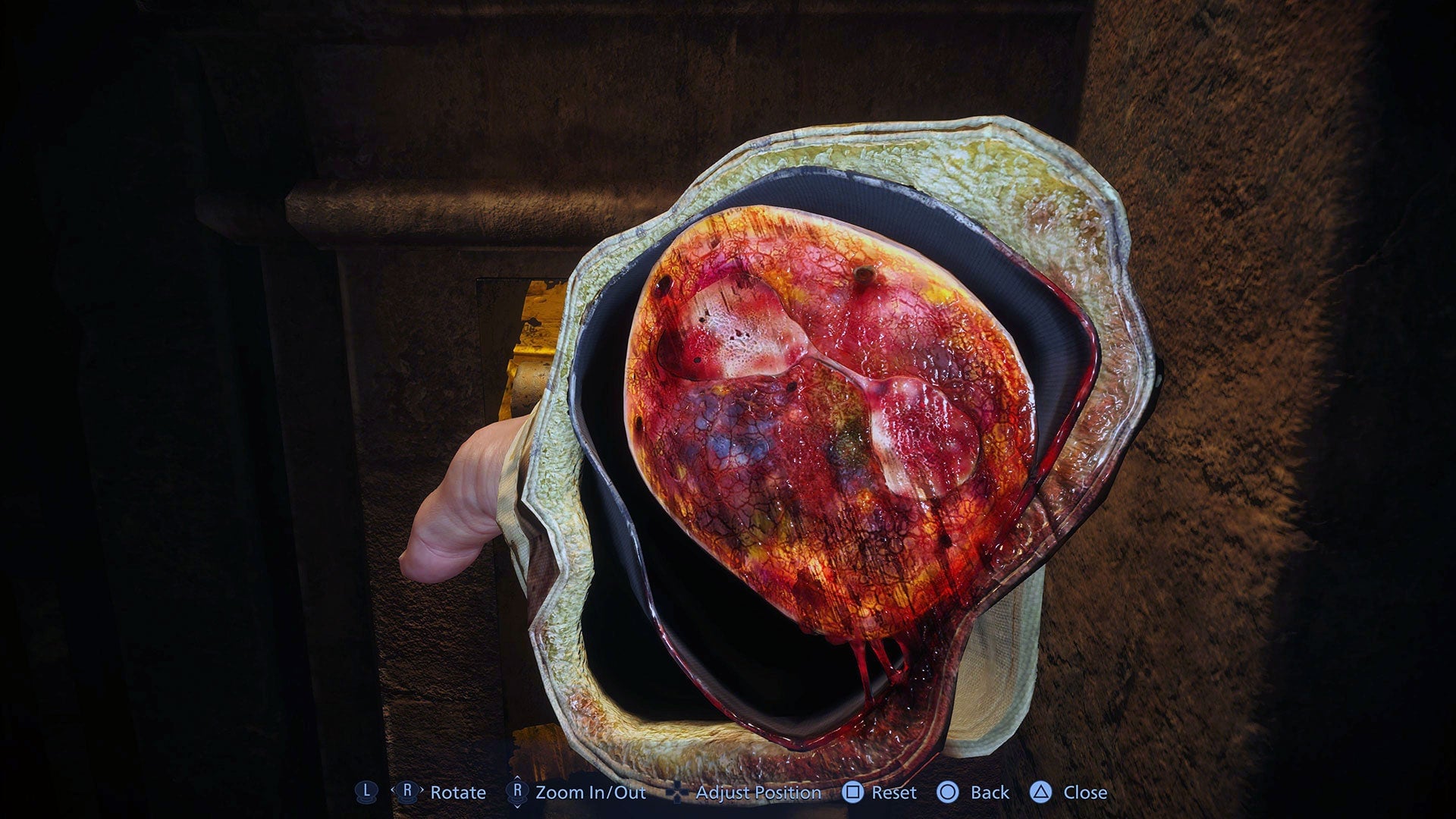
Task: Click the down arrow on the Zoom stick icon
Action: [x=516, y=805]
